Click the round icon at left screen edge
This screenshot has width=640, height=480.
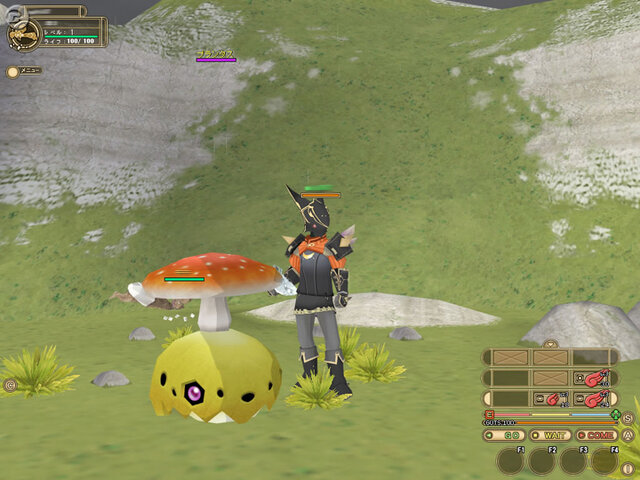point(10,384)
